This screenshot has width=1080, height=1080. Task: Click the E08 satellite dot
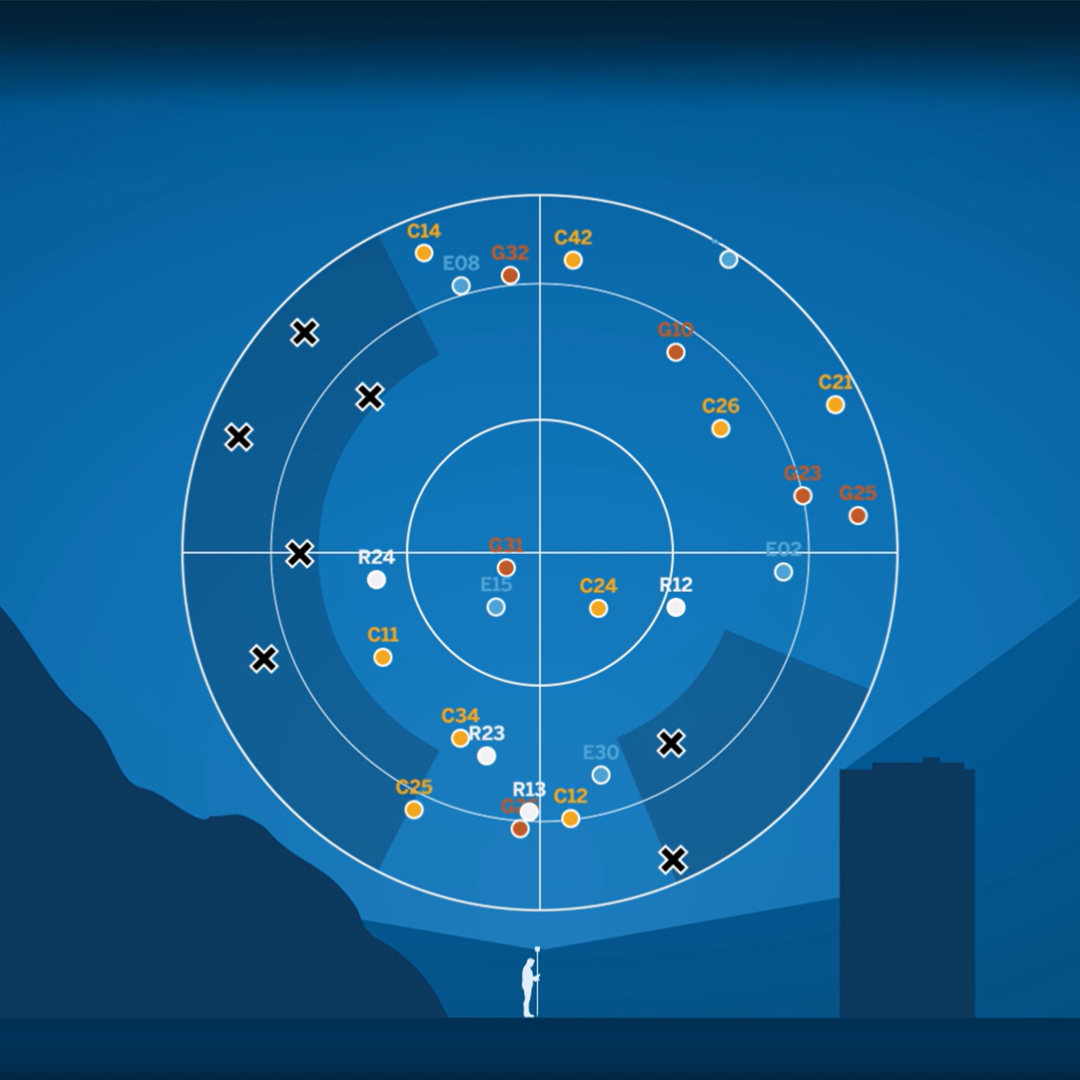[x=461, y=286]
